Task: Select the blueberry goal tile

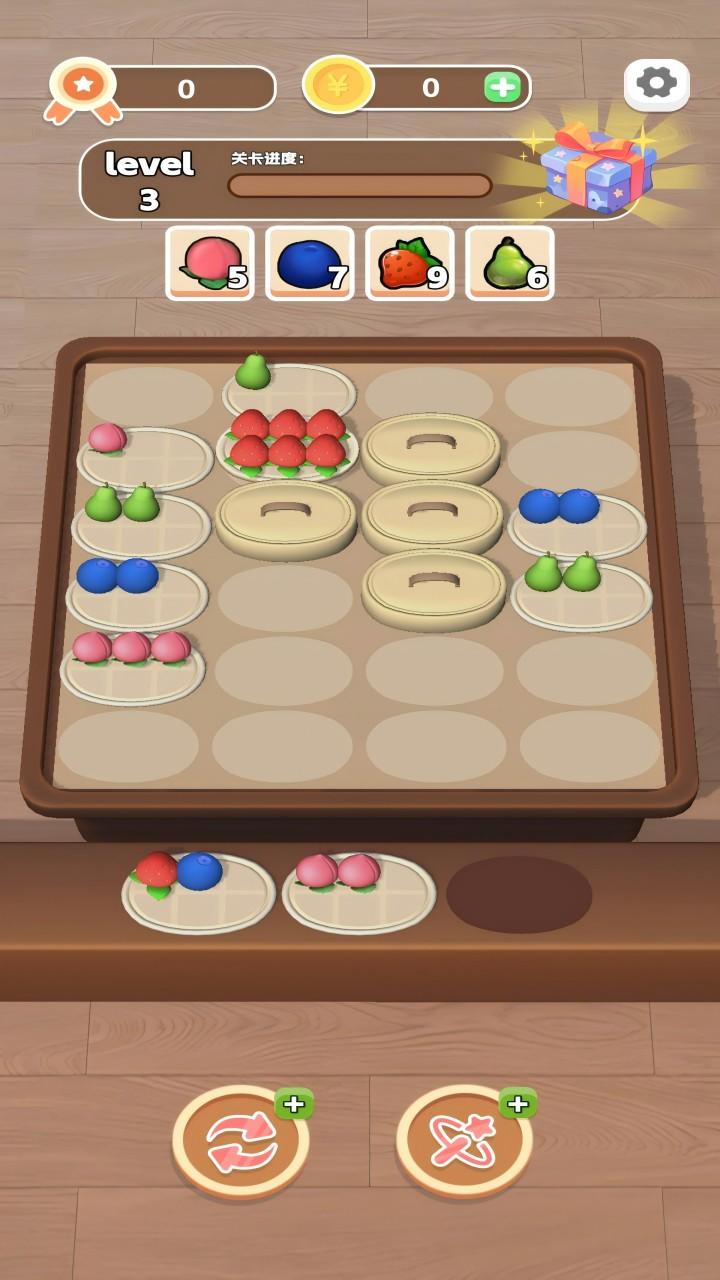Action: (x=310, y=263)
